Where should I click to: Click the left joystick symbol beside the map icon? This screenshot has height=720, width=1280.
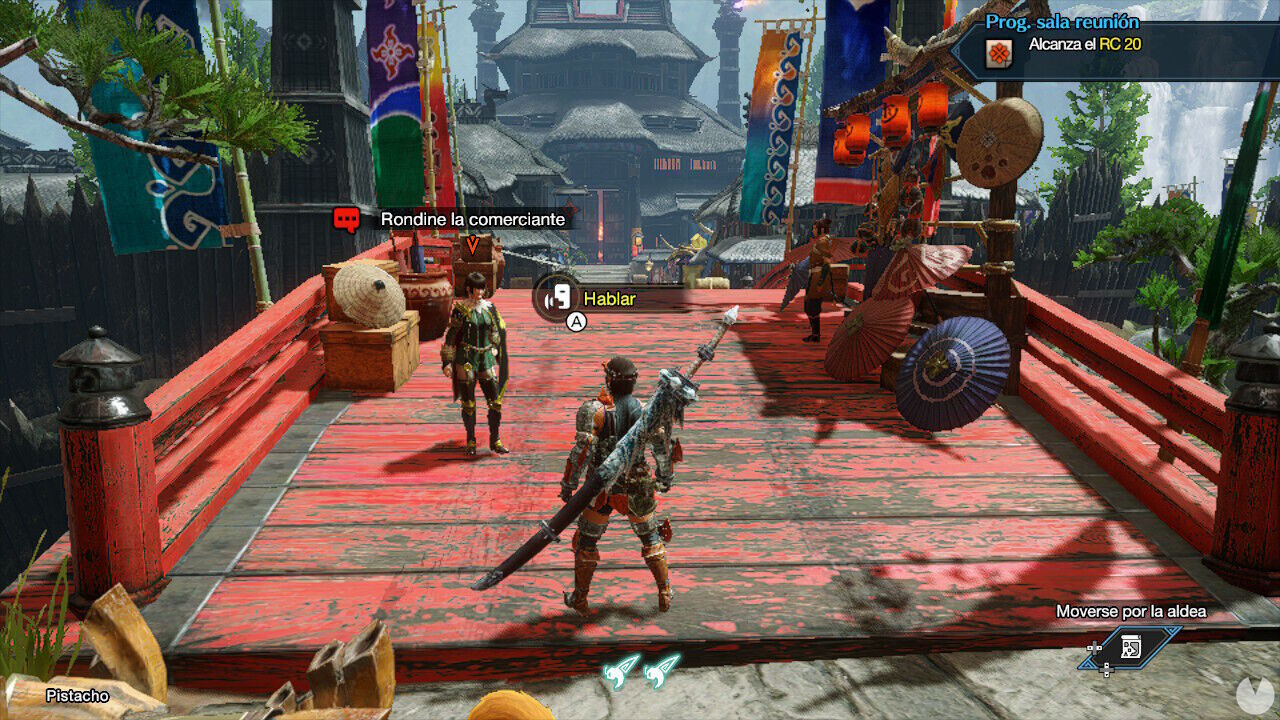pos(1094,648)
